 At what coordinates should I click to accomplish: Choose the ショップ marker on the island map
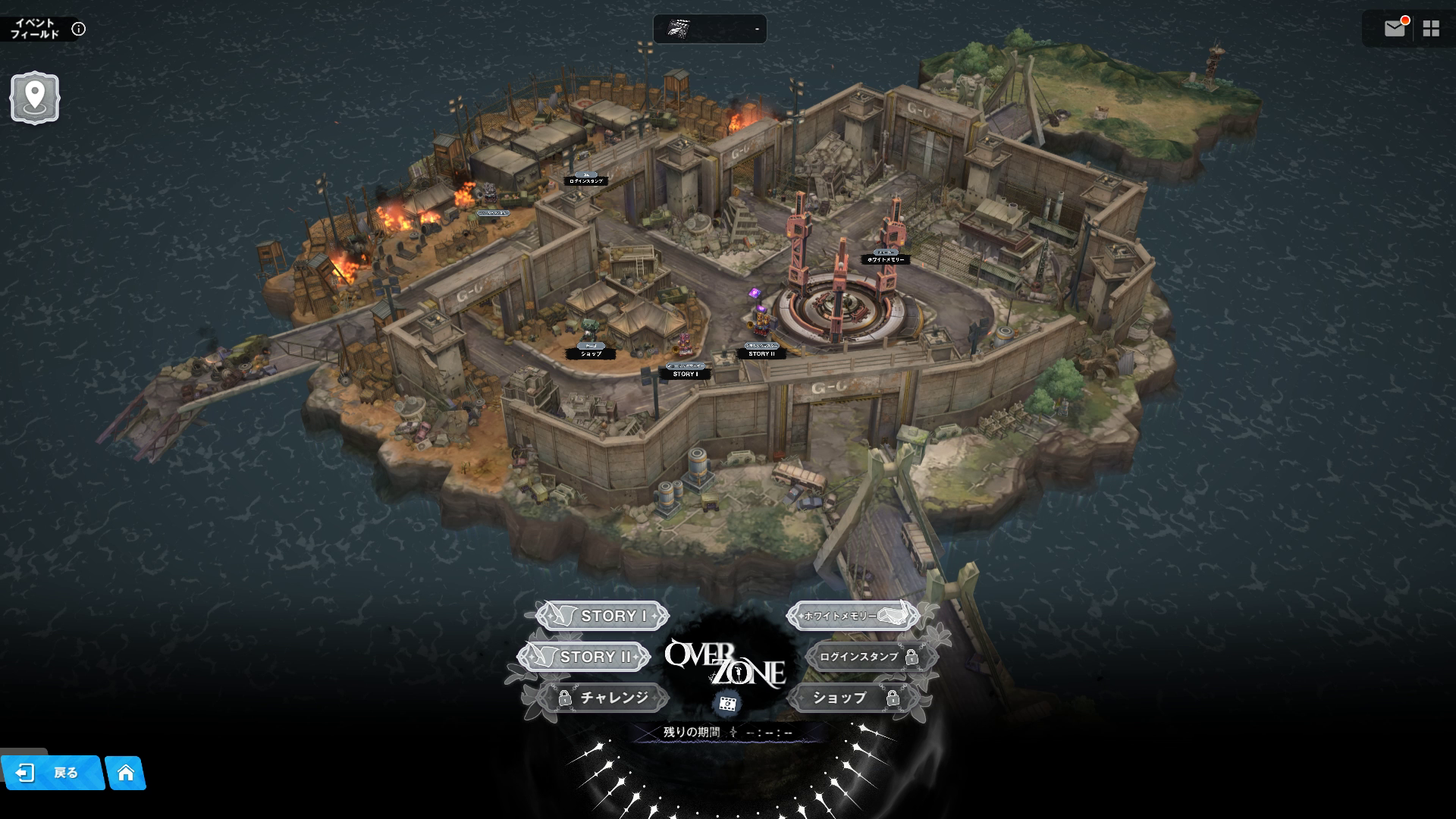(x=591, y=353)
